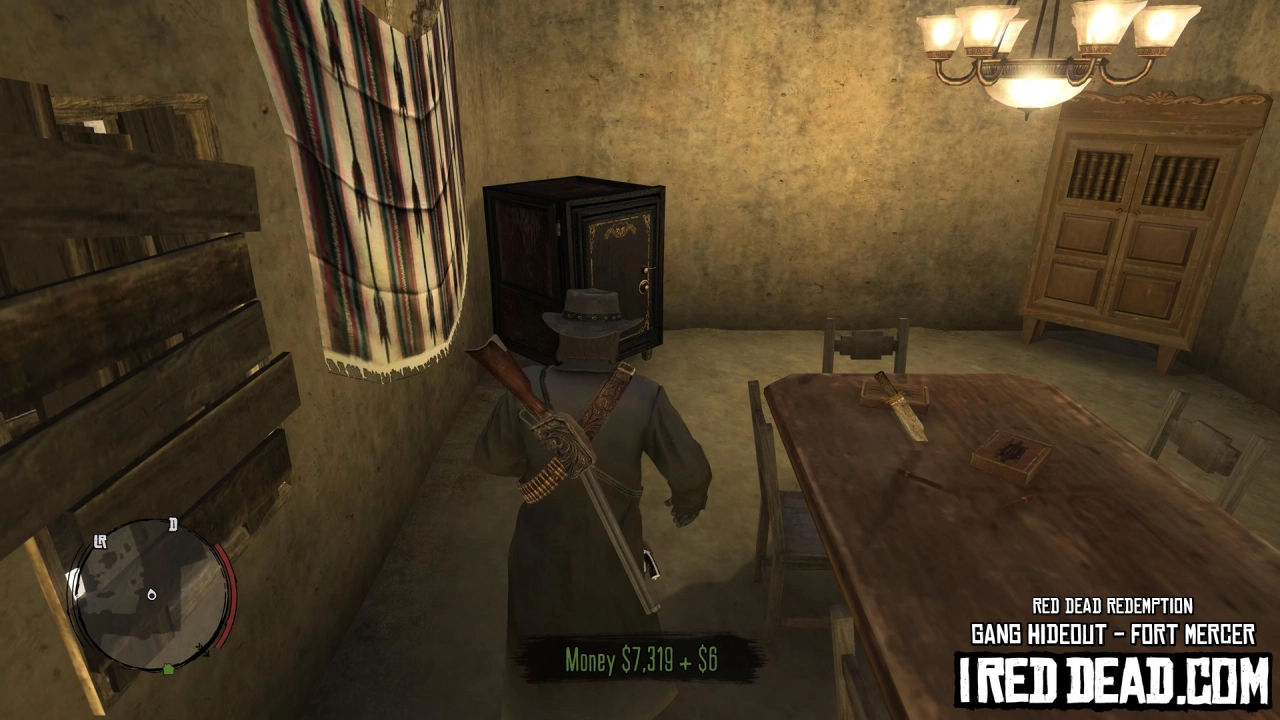Click the small arrow blip on the minimap edge
1280x720 pixels.
(202, 650)
